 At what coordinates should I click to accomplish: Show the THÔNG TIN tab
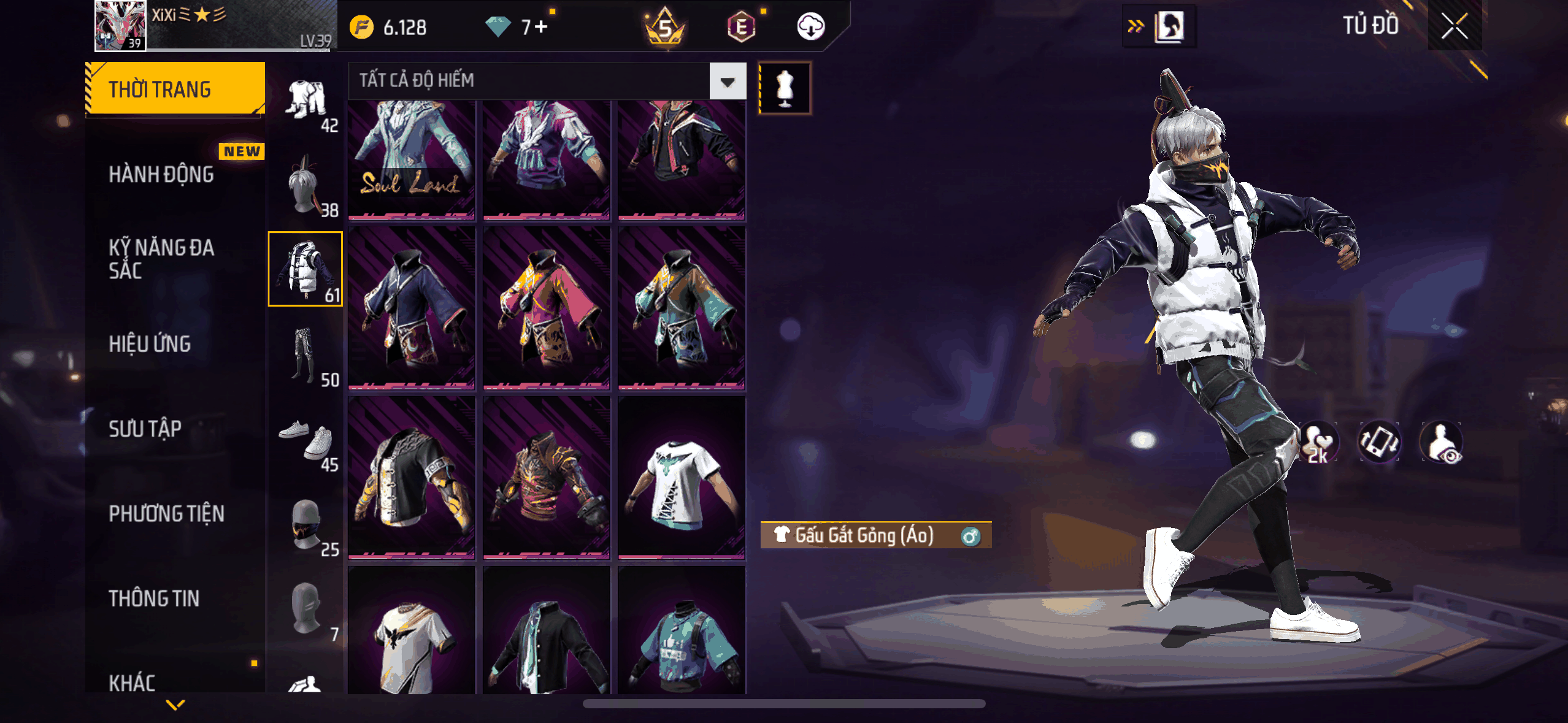pyautogui.click(x=154, y=598)
